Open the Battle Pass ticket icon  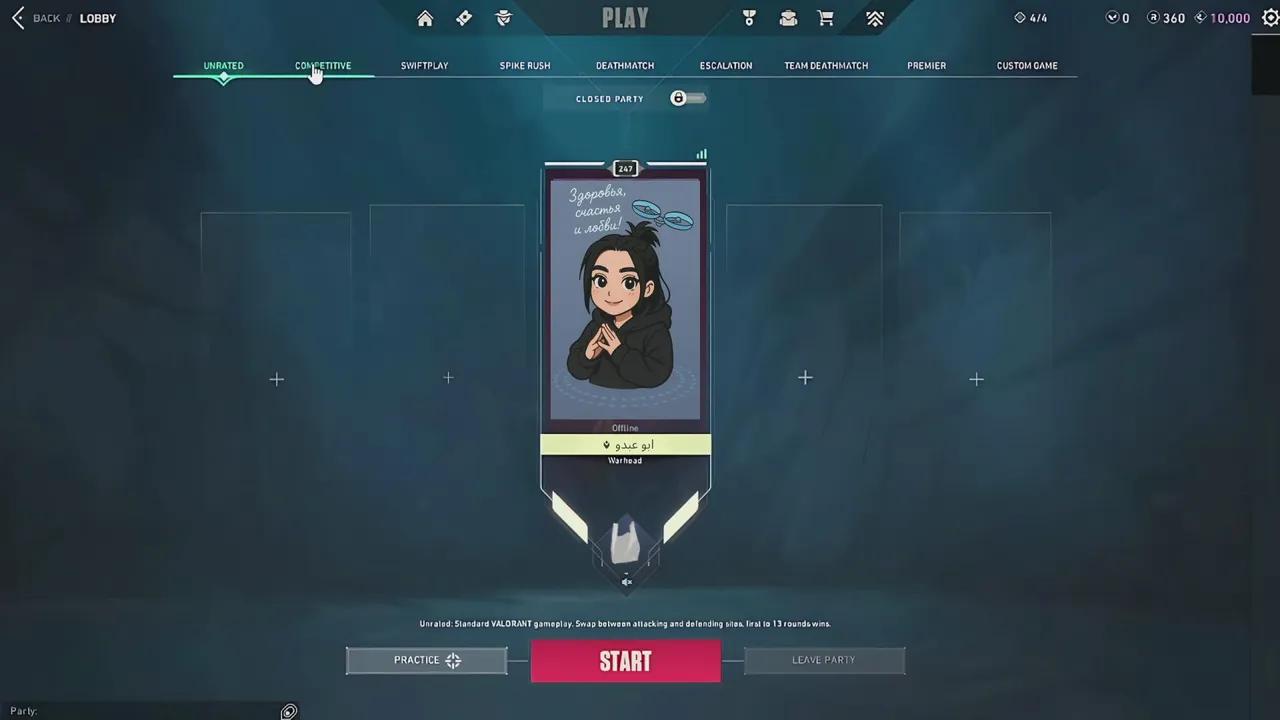tap(463, 17)
